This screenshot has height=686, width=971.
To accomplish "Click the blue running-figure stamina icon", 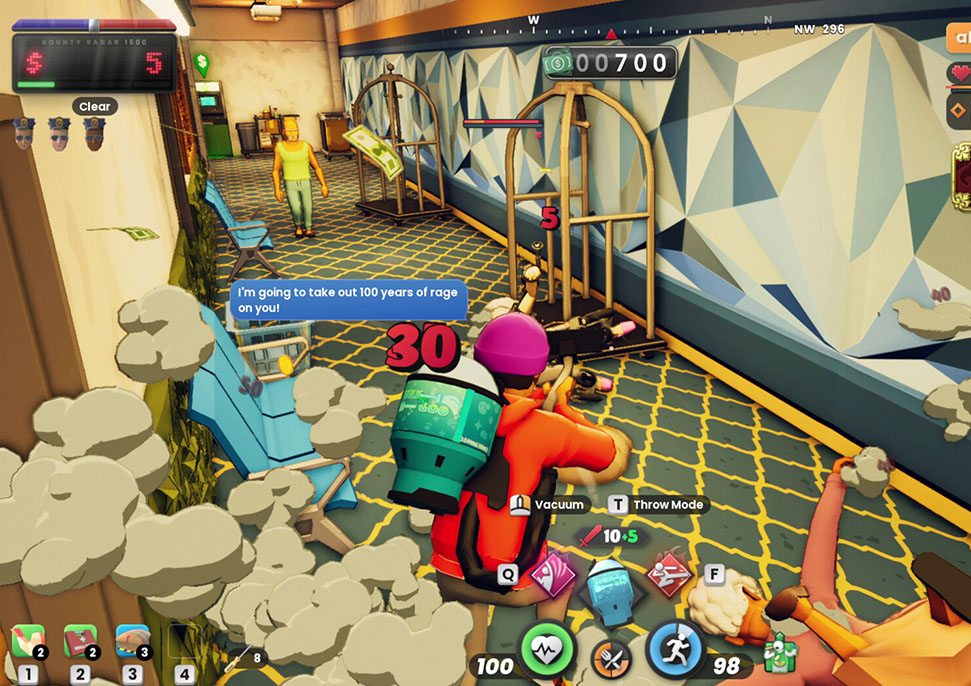I will [x=673, y=648].
